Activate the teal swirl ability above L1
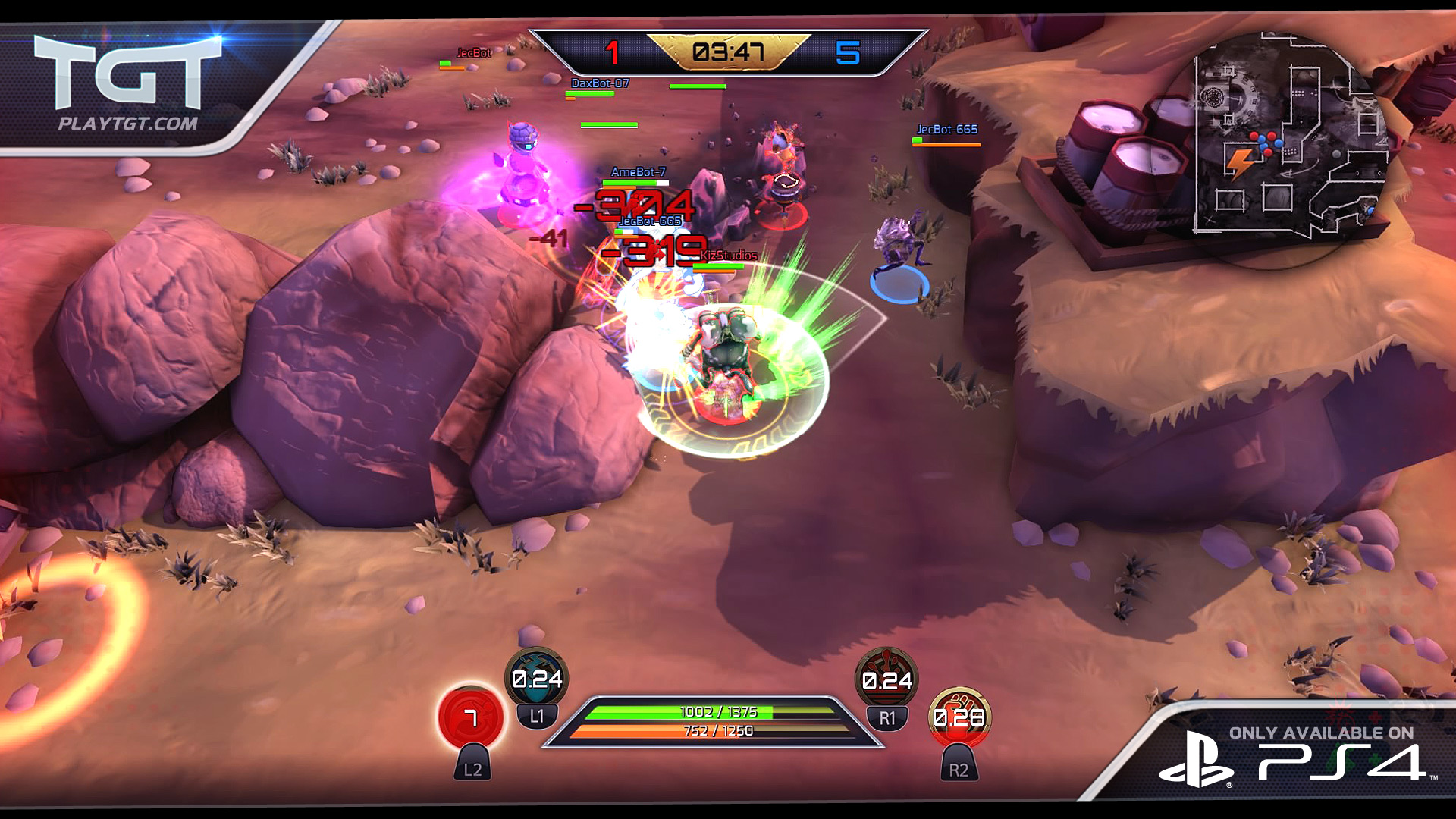Image resolution: width=1456 pixels, height=819 pixels. (536, 677)
